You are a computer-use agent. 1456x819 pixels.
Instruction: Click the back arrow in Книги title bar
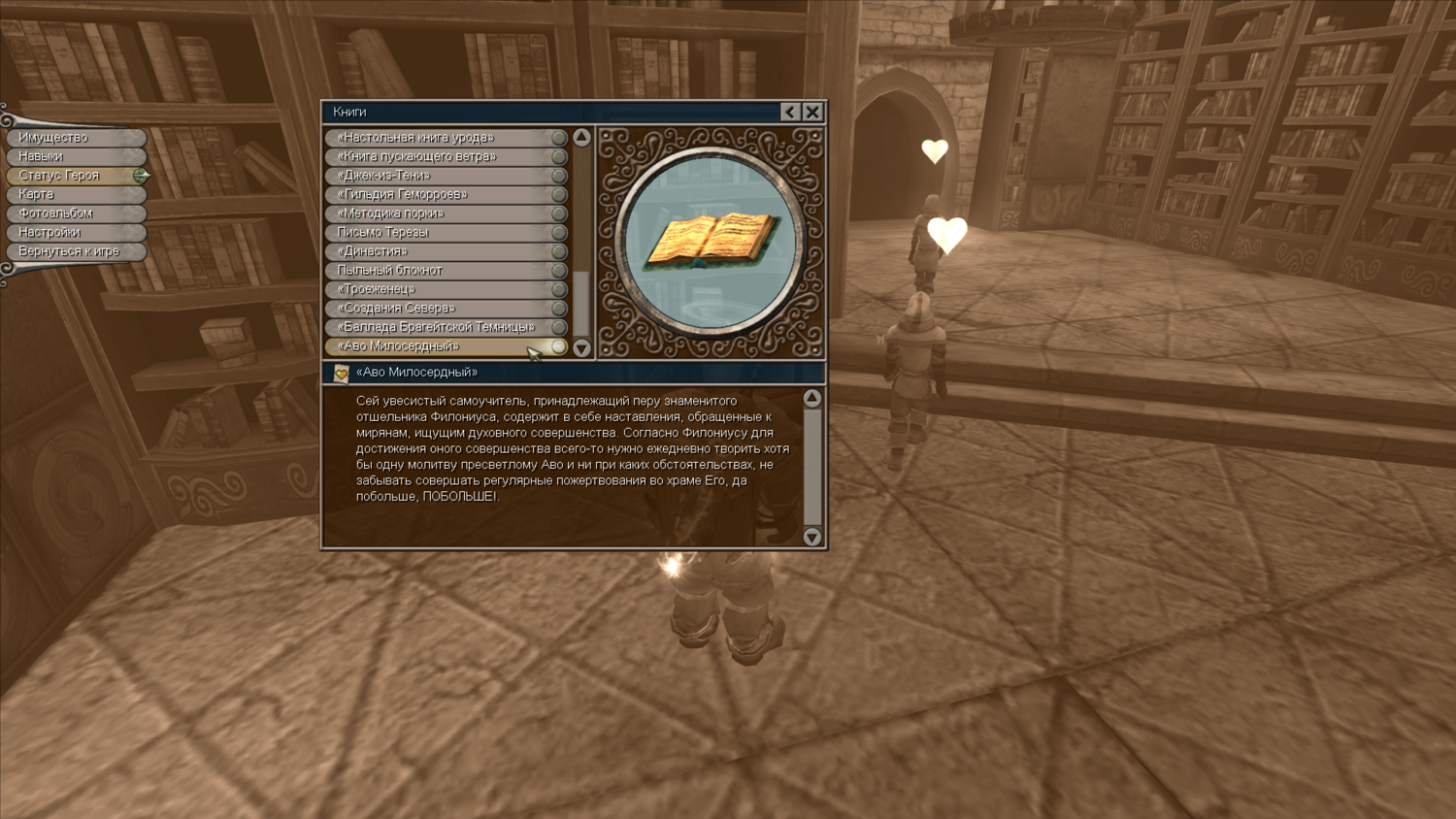coord(790,112)
